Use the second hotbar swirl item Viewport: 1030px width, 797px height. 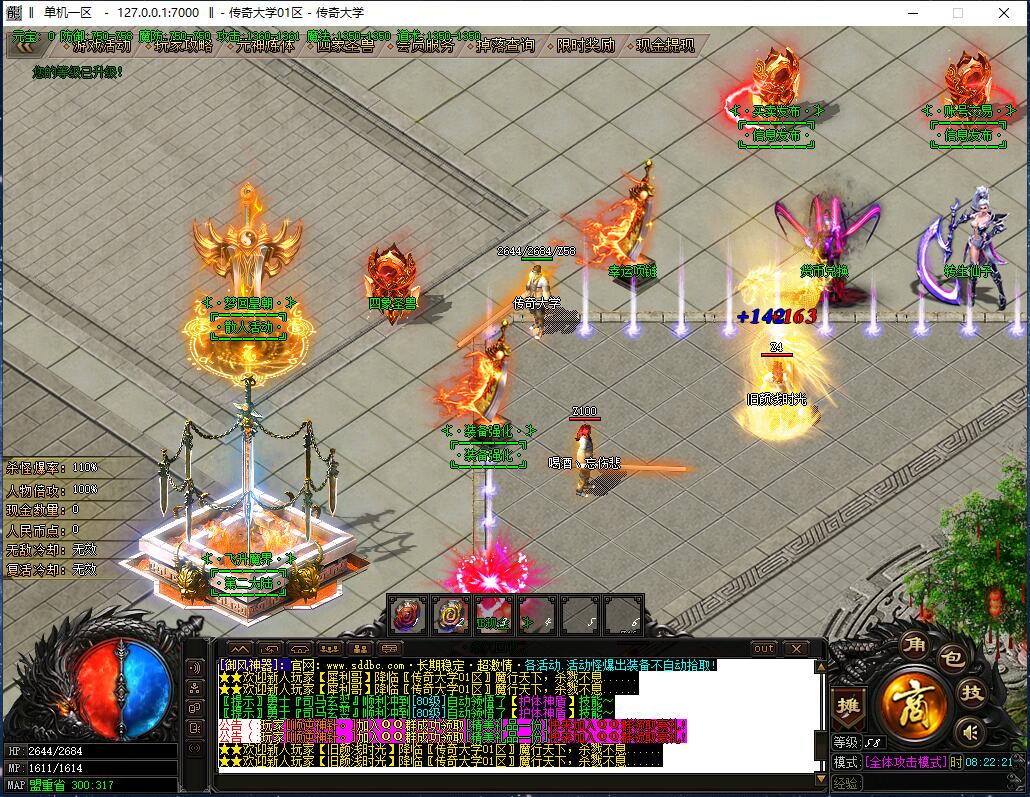click(450, 614)
